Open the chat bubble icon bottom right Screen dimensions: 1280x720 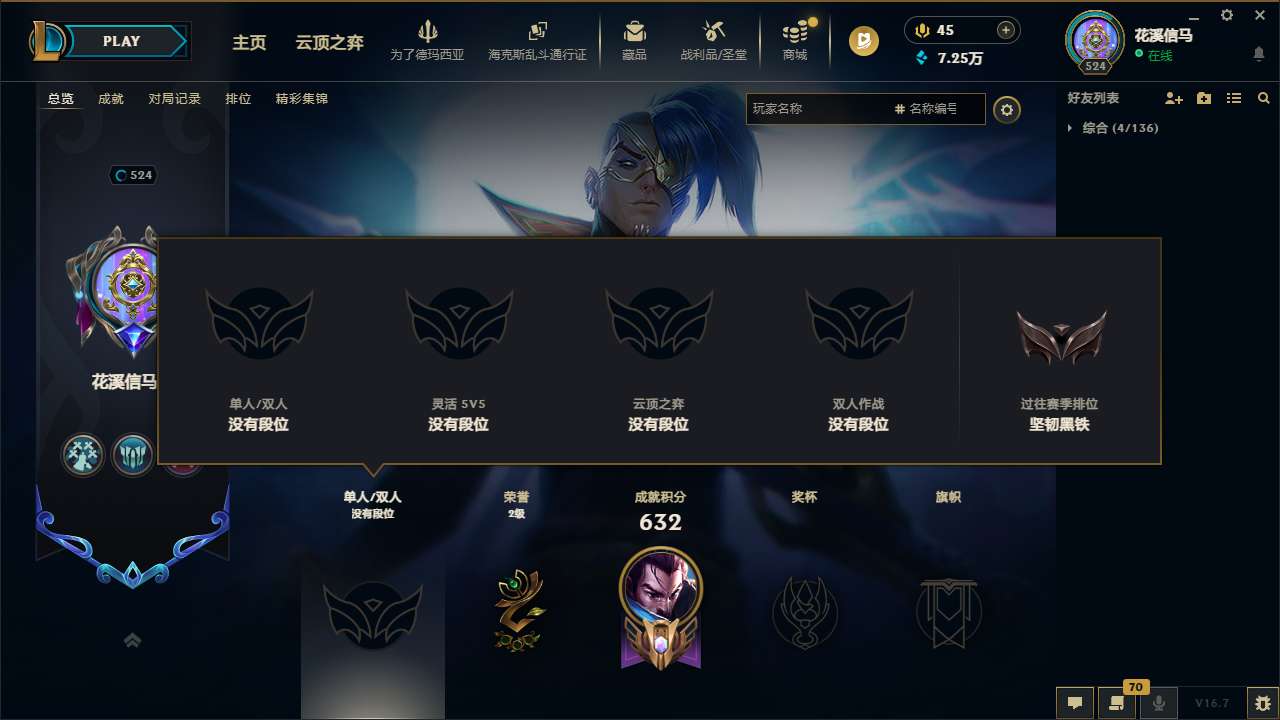1074,703
